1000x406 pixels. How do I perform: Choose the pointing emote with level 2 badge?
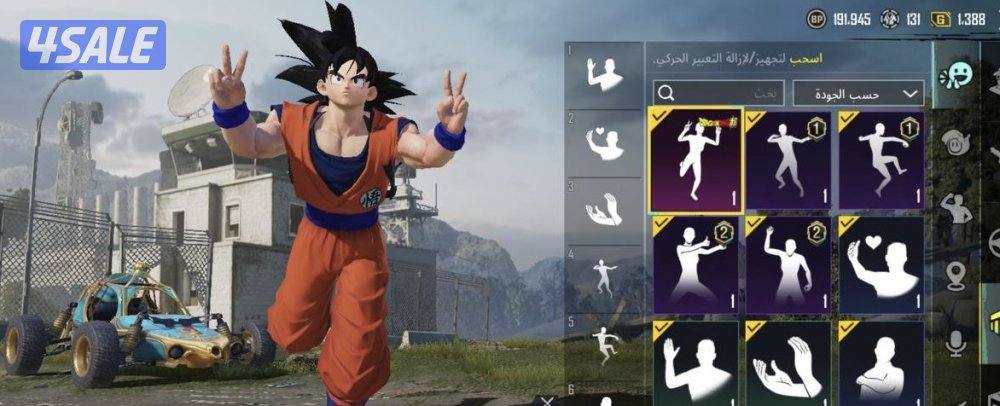pyautogui.click(x=695, y=266)
